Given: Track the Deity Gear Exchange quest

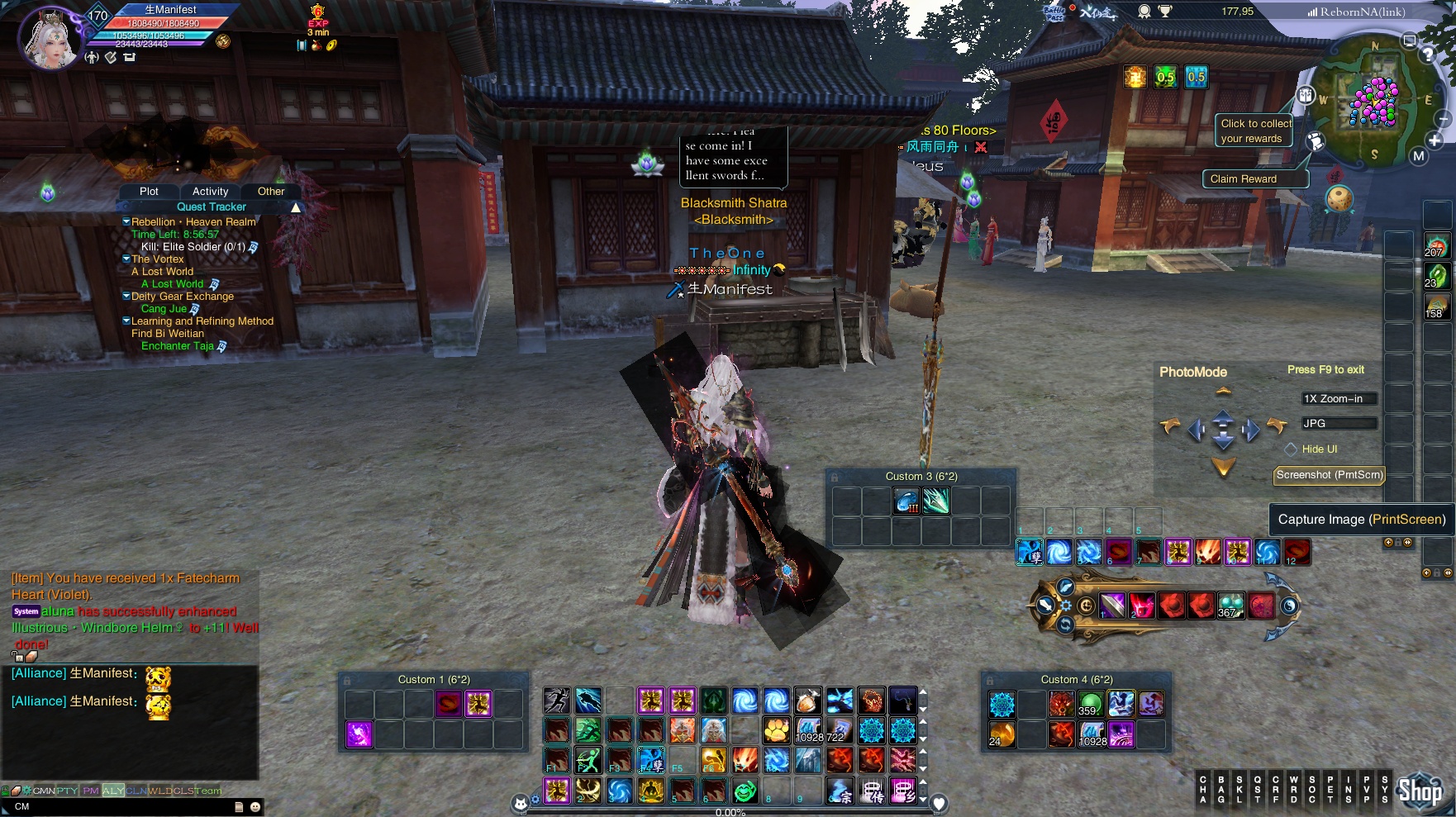Looking at the screenshot, I should click(182, 297).
